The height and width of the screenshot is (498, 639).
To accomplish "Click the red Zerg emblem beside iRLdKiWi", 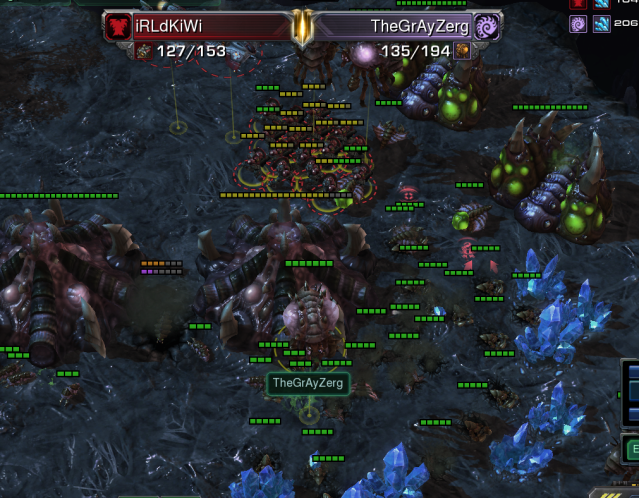I will coord(117,27).
